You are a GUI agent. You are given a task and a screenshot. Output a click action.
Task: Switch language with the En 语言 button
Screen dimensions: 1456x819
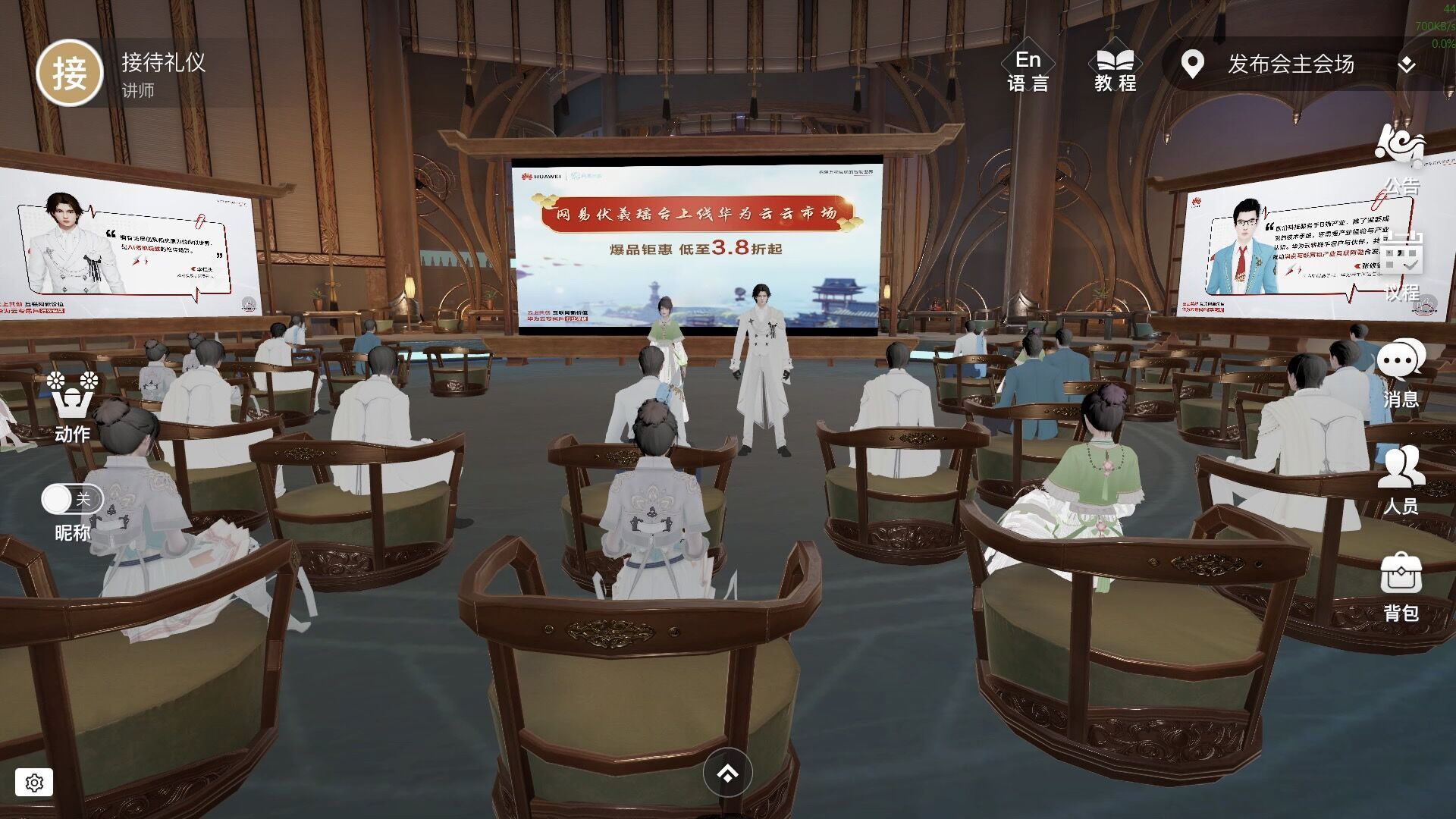1028,70
